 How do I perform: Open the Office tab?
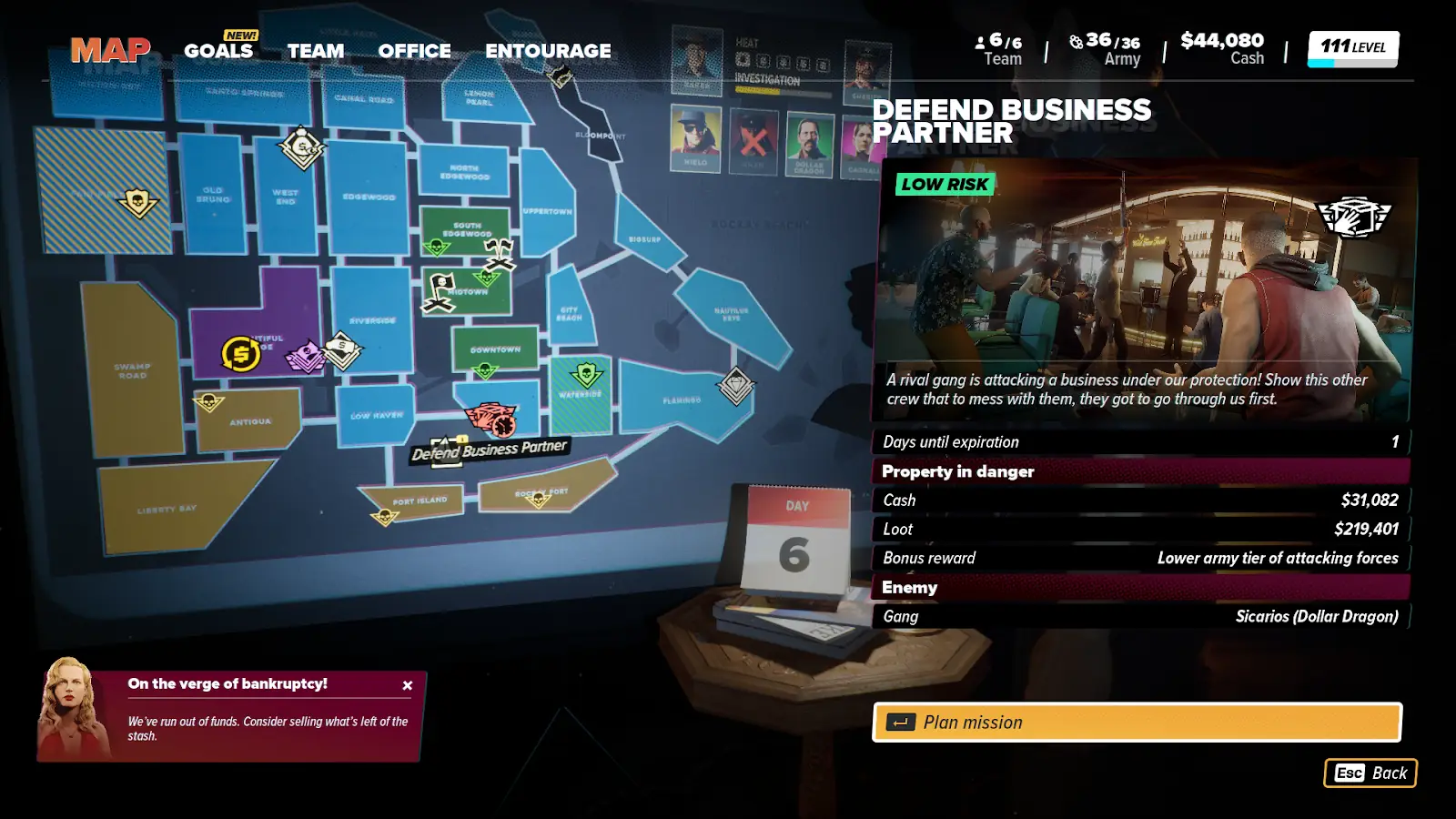tap(414, 51)
